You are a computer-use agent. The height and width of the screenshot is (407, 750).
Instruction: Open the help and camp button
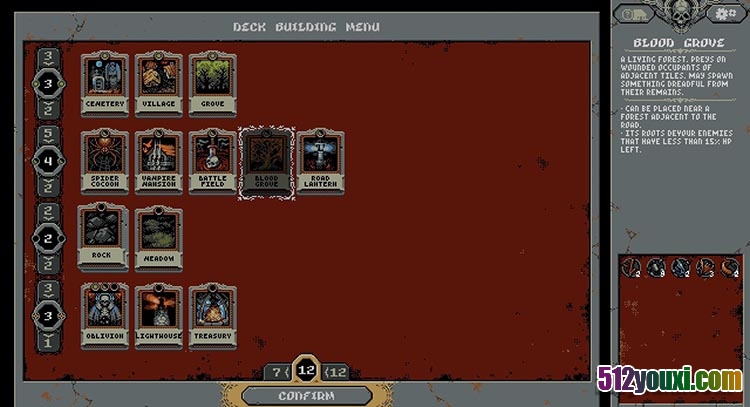pyautogui.click(x=632, y=13)
